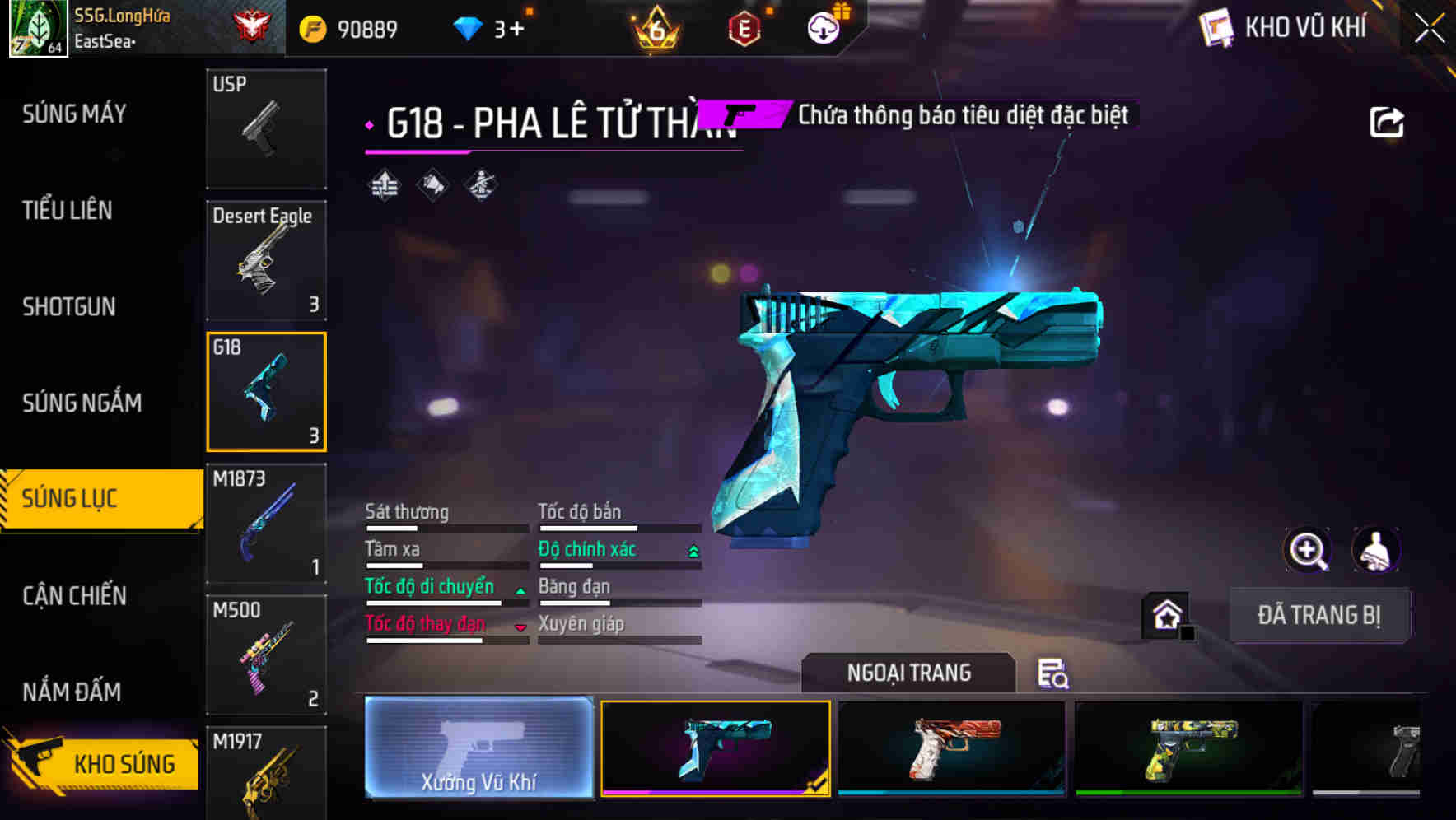
Task: Open the diamond top-up icon
Action: point(469,27)
